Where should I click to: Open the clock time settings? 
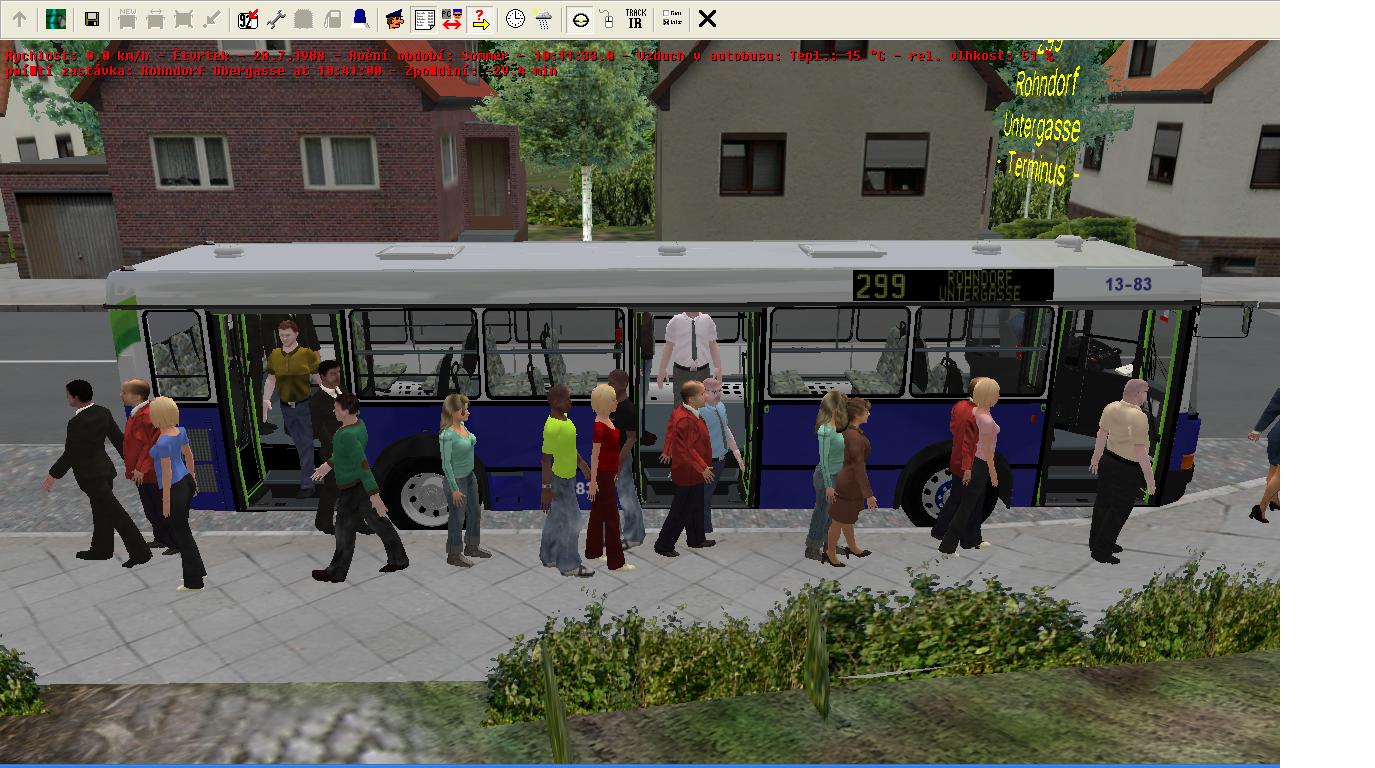[x=515, y=19]
